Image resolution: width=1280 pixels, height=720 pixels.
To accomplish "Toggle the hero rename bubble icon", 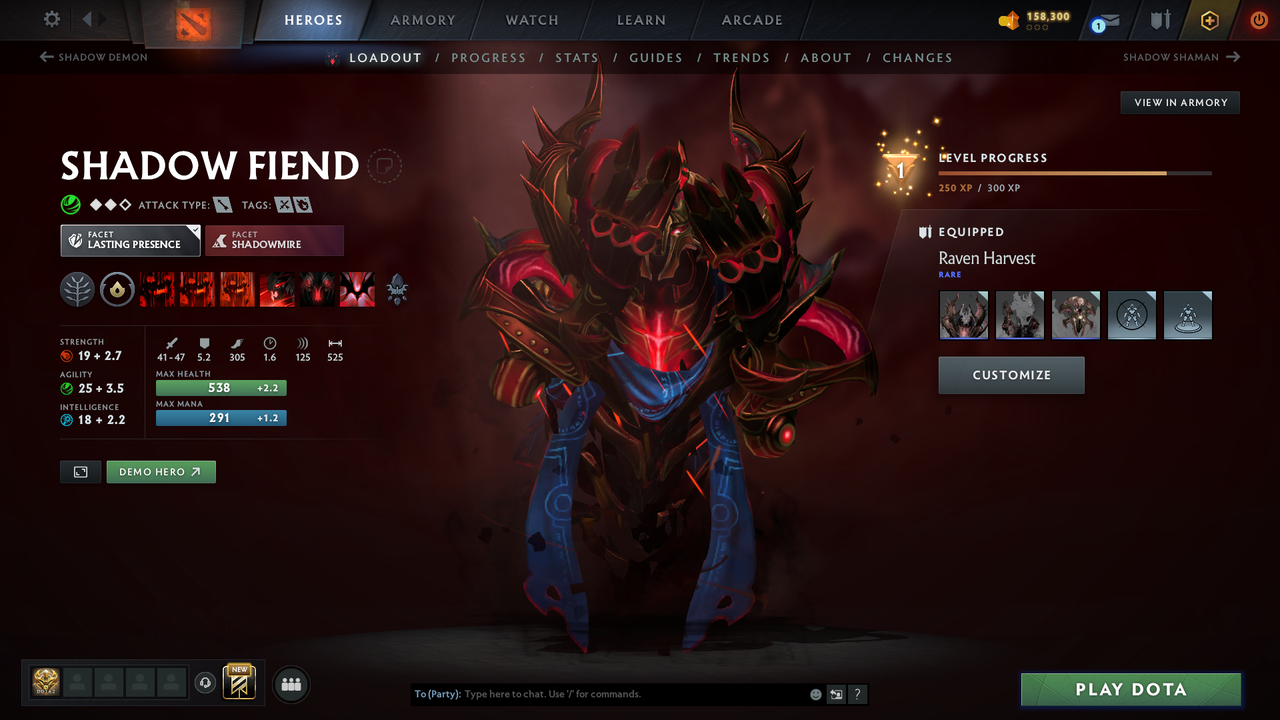I will coord(384,166).
